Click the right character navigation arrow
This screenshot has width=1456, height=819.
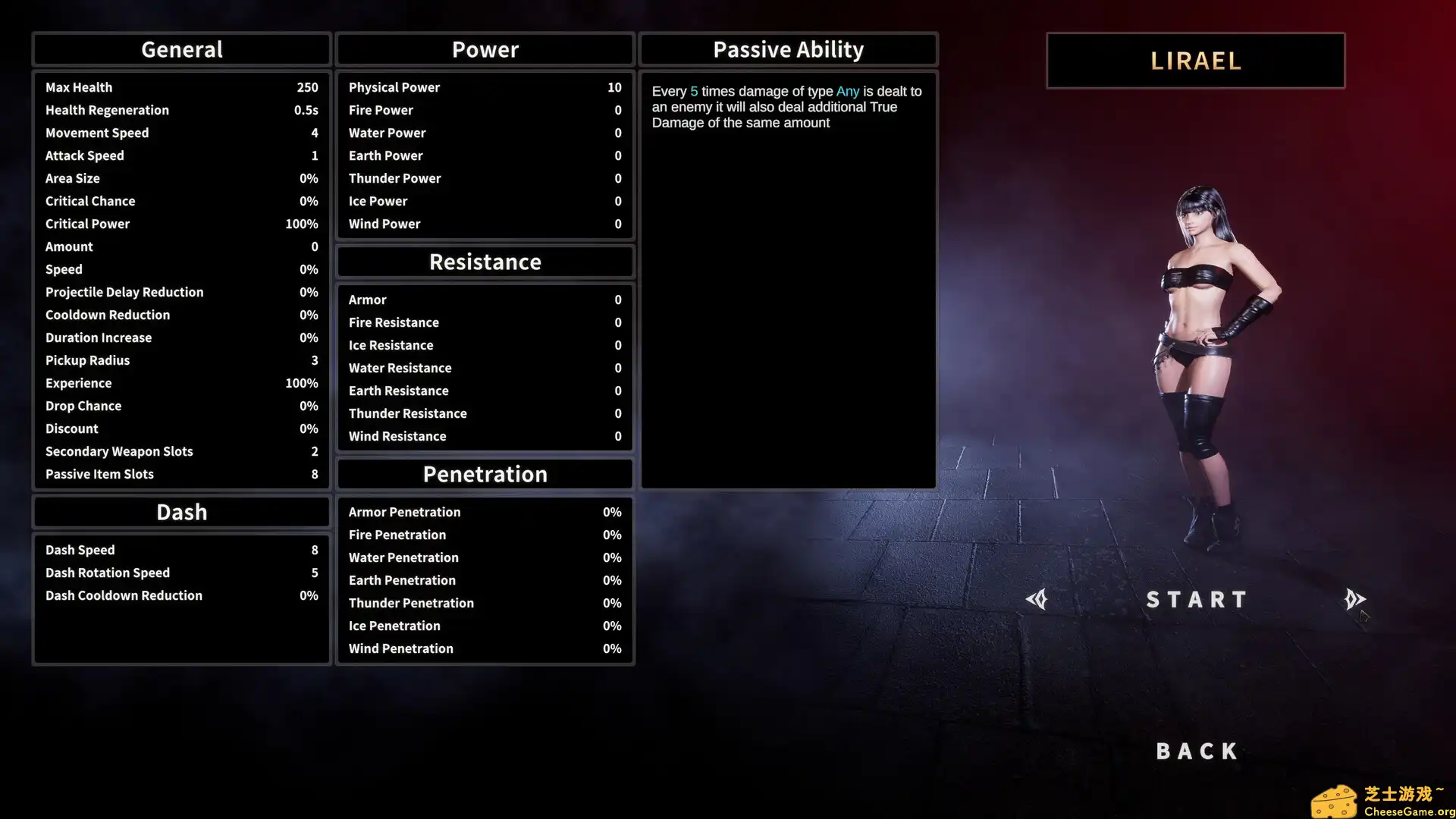(x=1355, y=598)
